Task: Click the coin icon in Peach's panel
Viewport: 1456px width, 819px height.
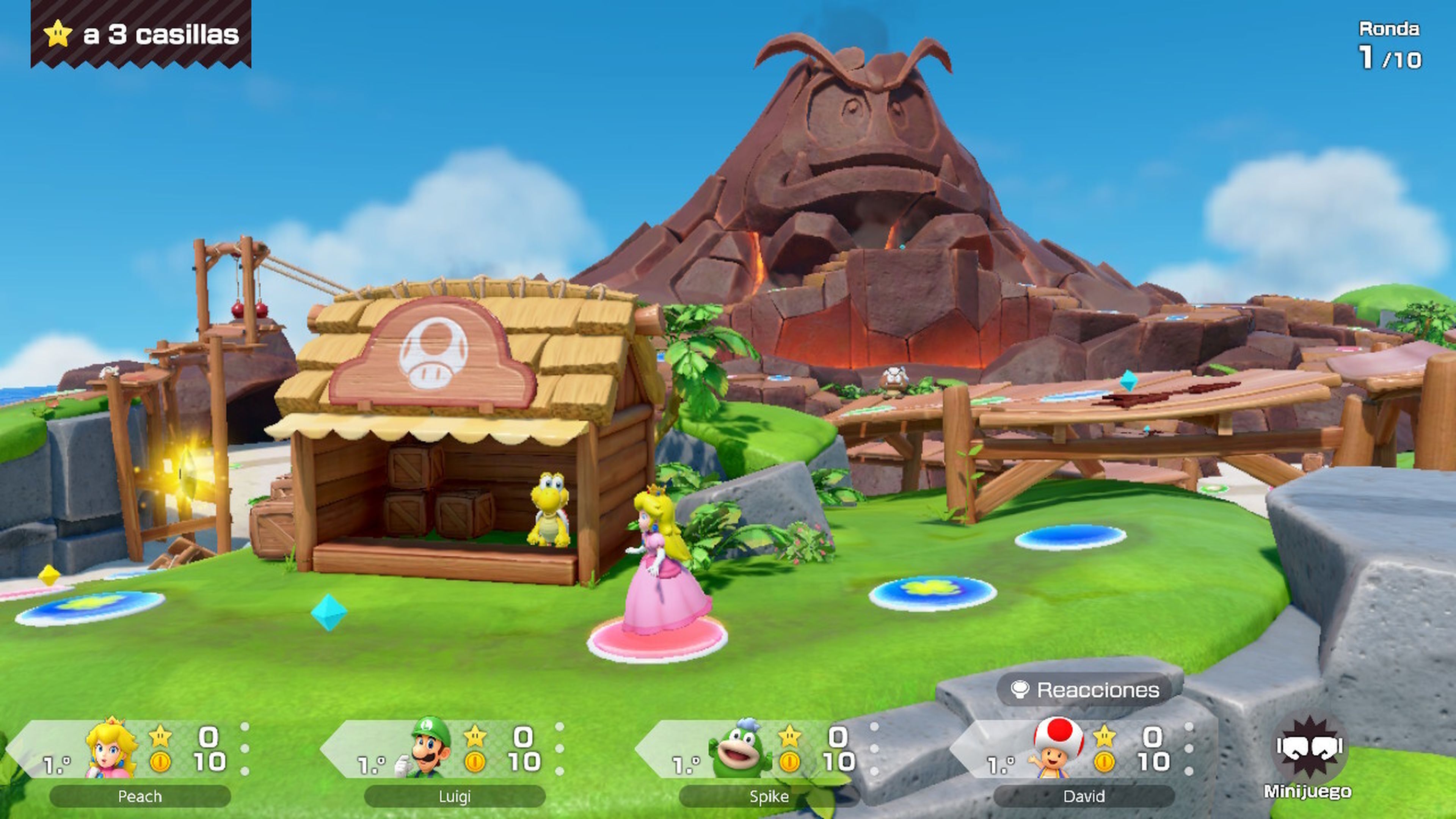Action: point(160,762)
